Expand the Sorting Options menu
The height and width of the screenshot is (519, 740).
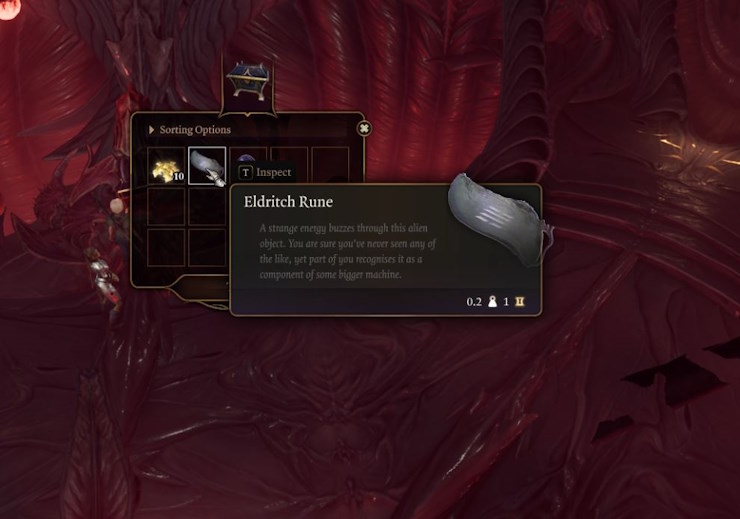coord(190,130)
